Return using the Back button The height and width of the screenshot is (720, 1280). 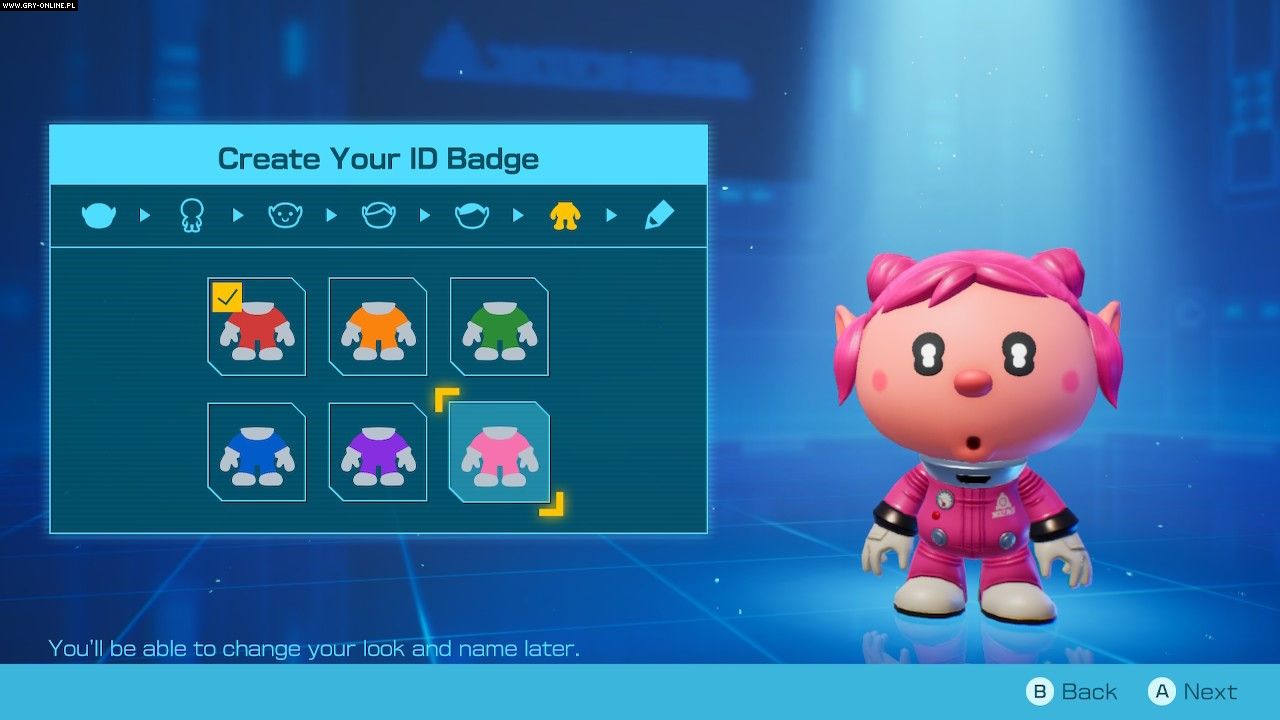click(x=1072, y=691)
